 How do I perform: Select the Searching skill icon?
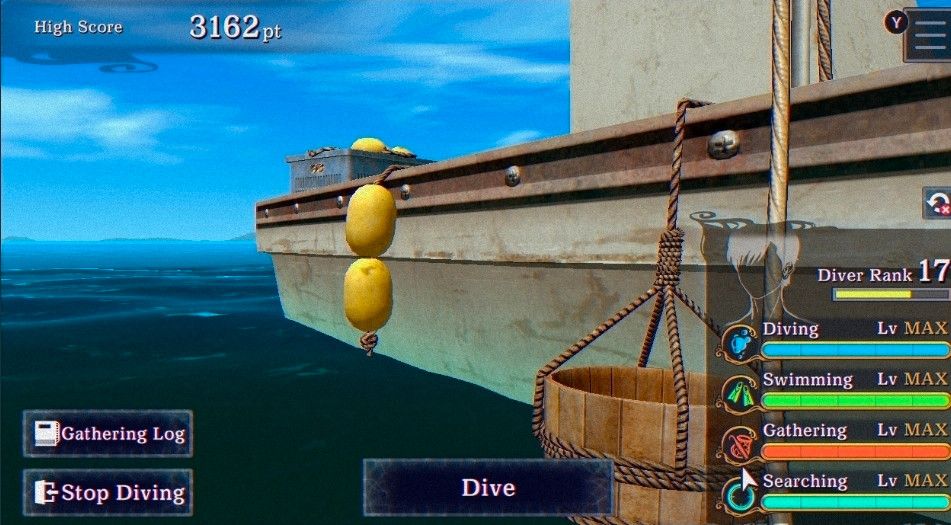pyautogui.click(x=740, y=494)
